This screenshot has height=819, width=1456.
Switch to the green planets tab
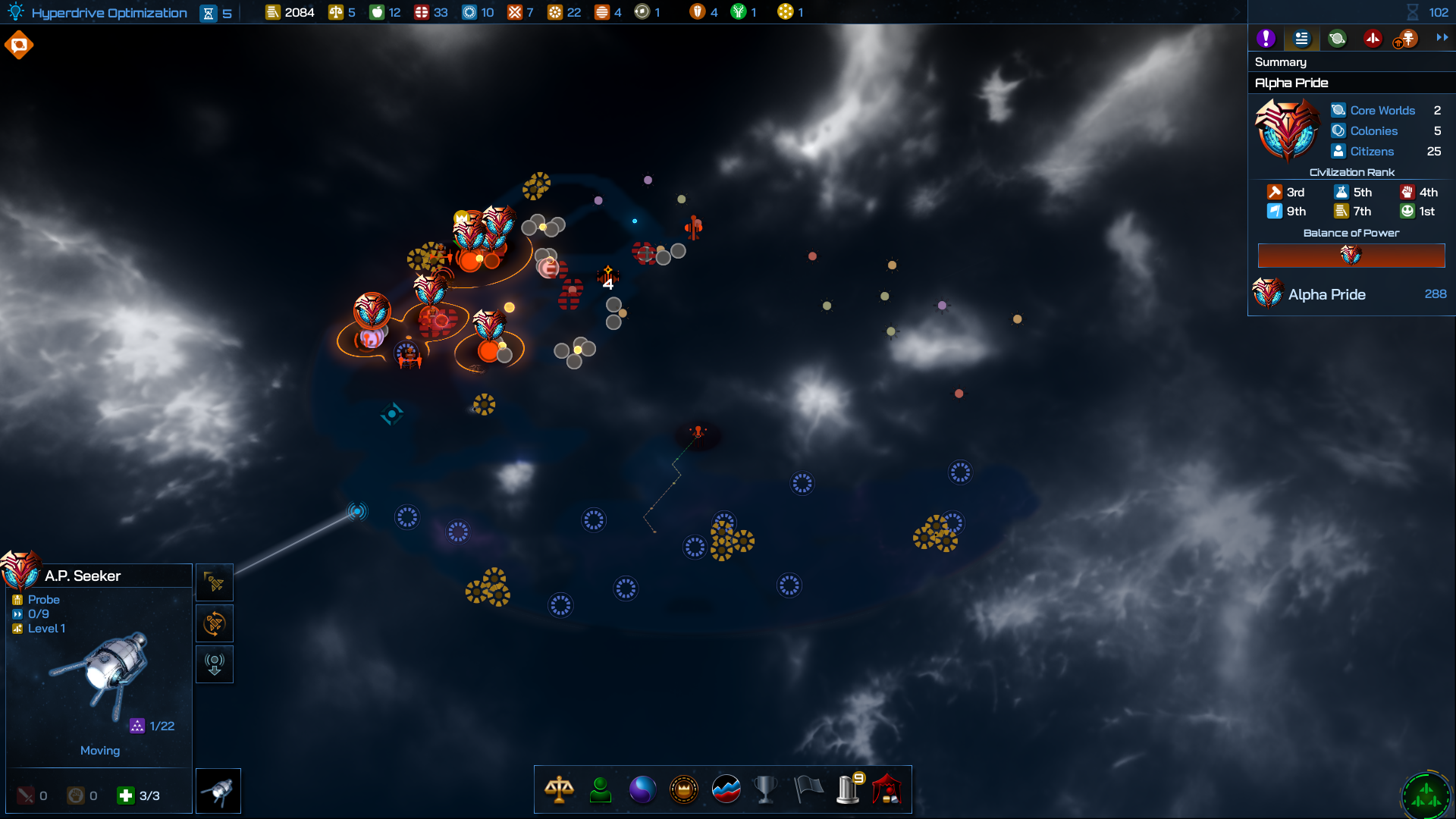click(x=1337, y=39)
